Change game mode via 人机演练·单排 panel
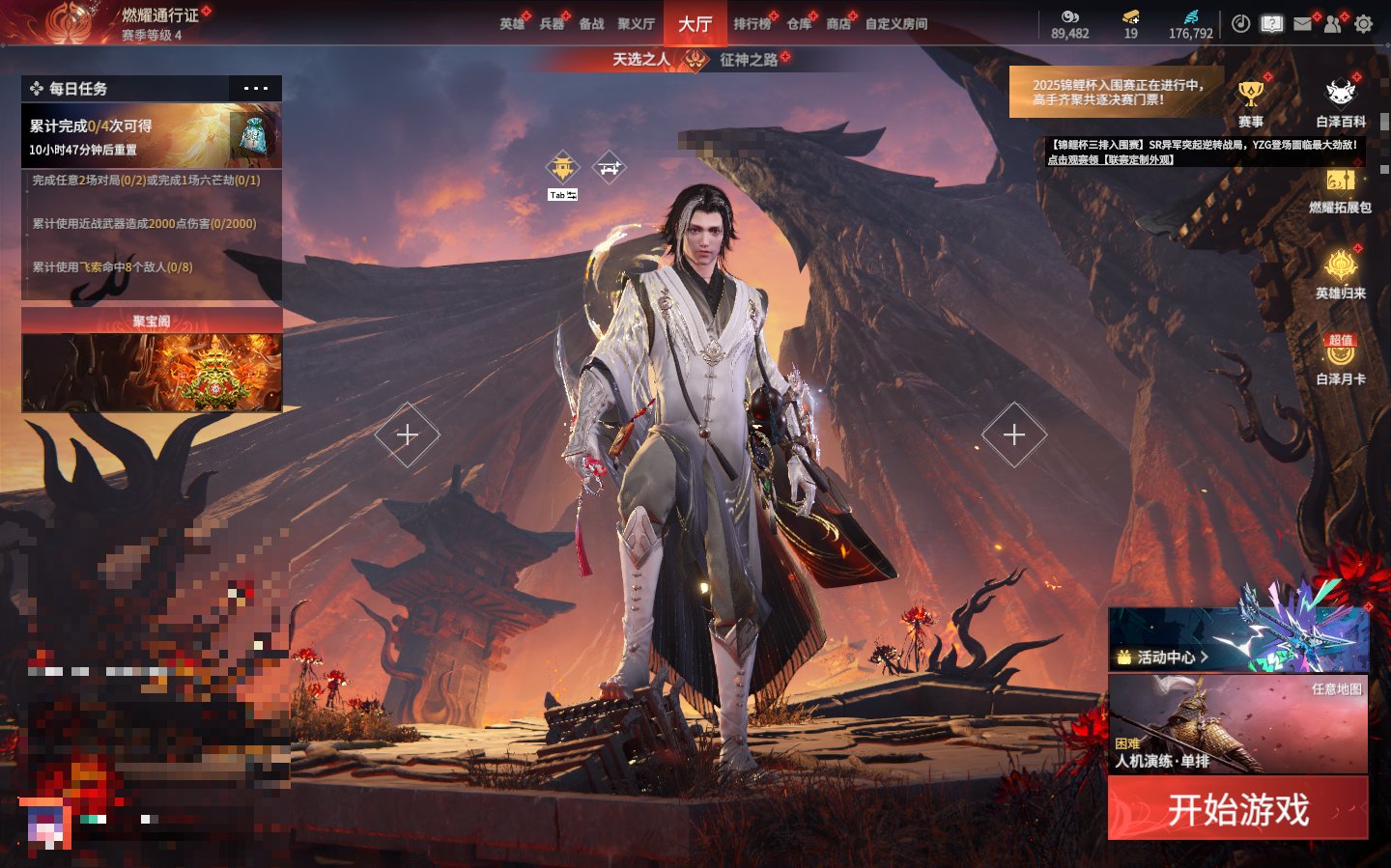Image resolution: width=1391 pixels, height=868 pixels. [x=1237, y=724]
